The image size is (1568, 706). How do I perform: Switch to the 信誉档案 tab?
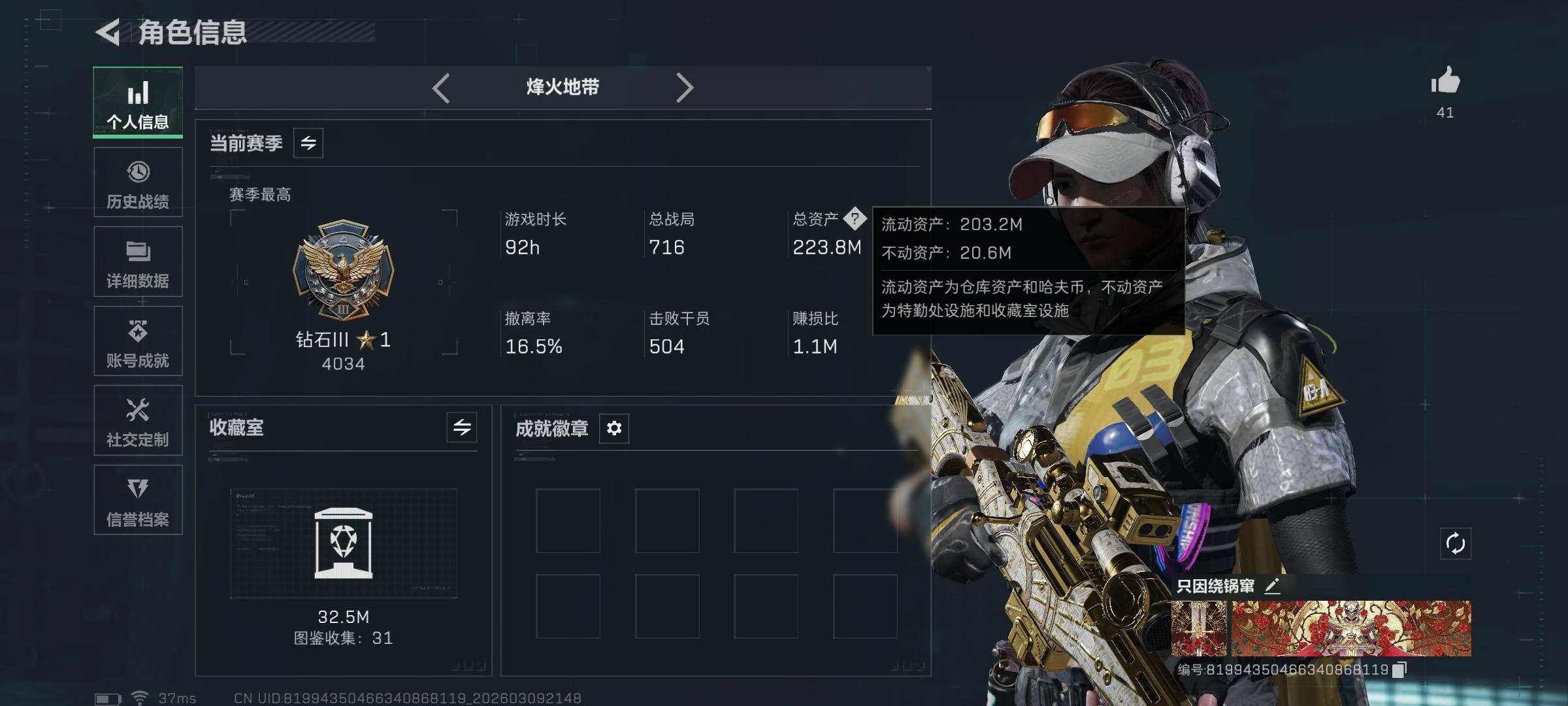pyautogui.click(x=138, y=500)
